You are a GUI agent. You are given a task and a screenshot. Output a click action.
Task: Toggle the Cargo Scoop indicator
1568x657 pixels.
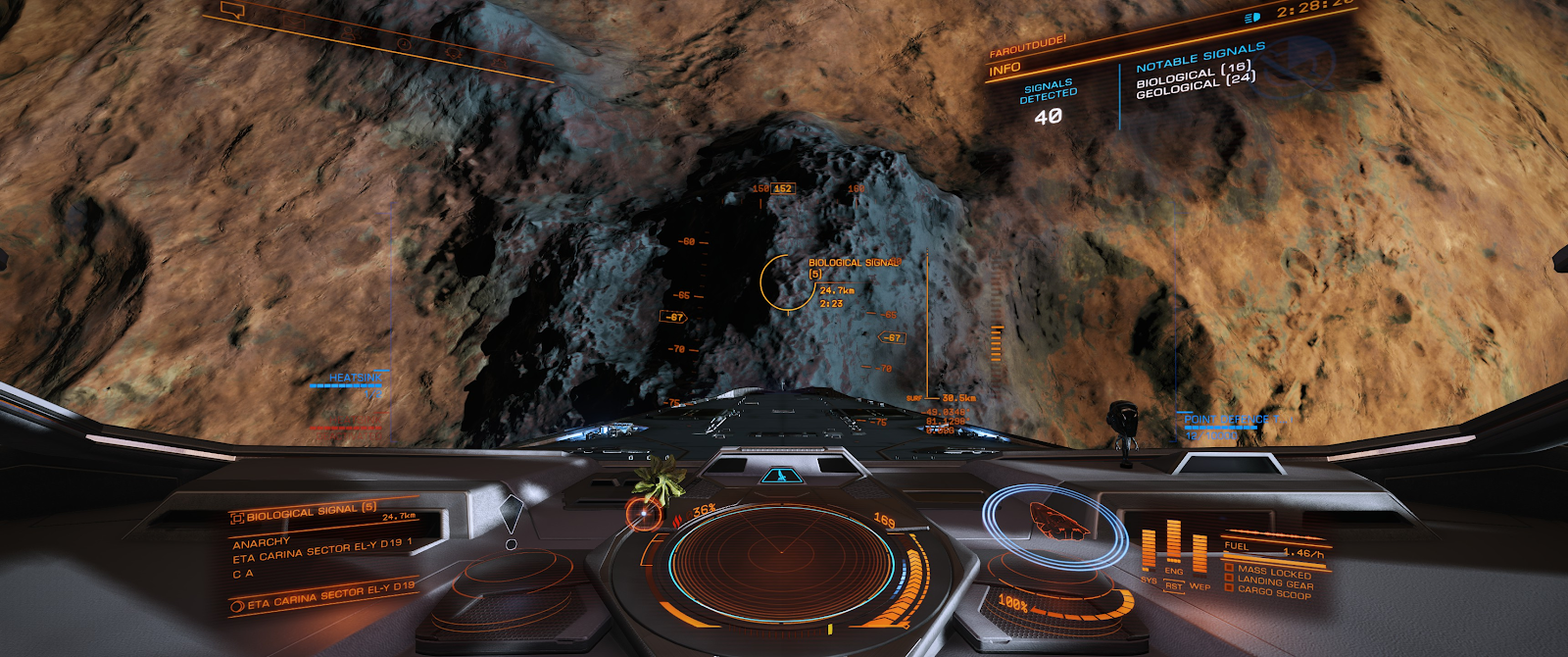point(1273,592)
